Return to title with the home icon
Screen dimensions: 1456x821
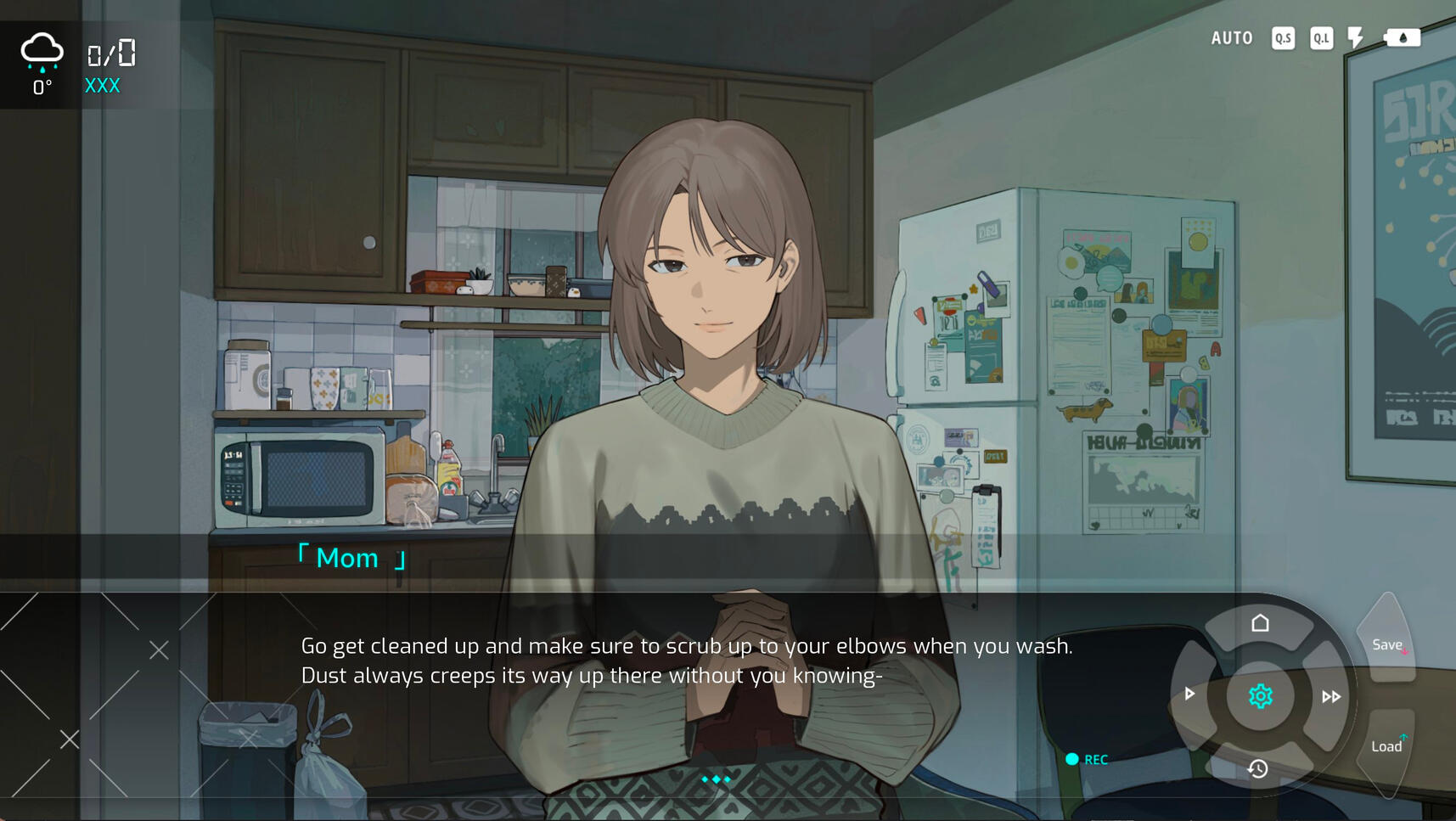[x=1260, y=624]
